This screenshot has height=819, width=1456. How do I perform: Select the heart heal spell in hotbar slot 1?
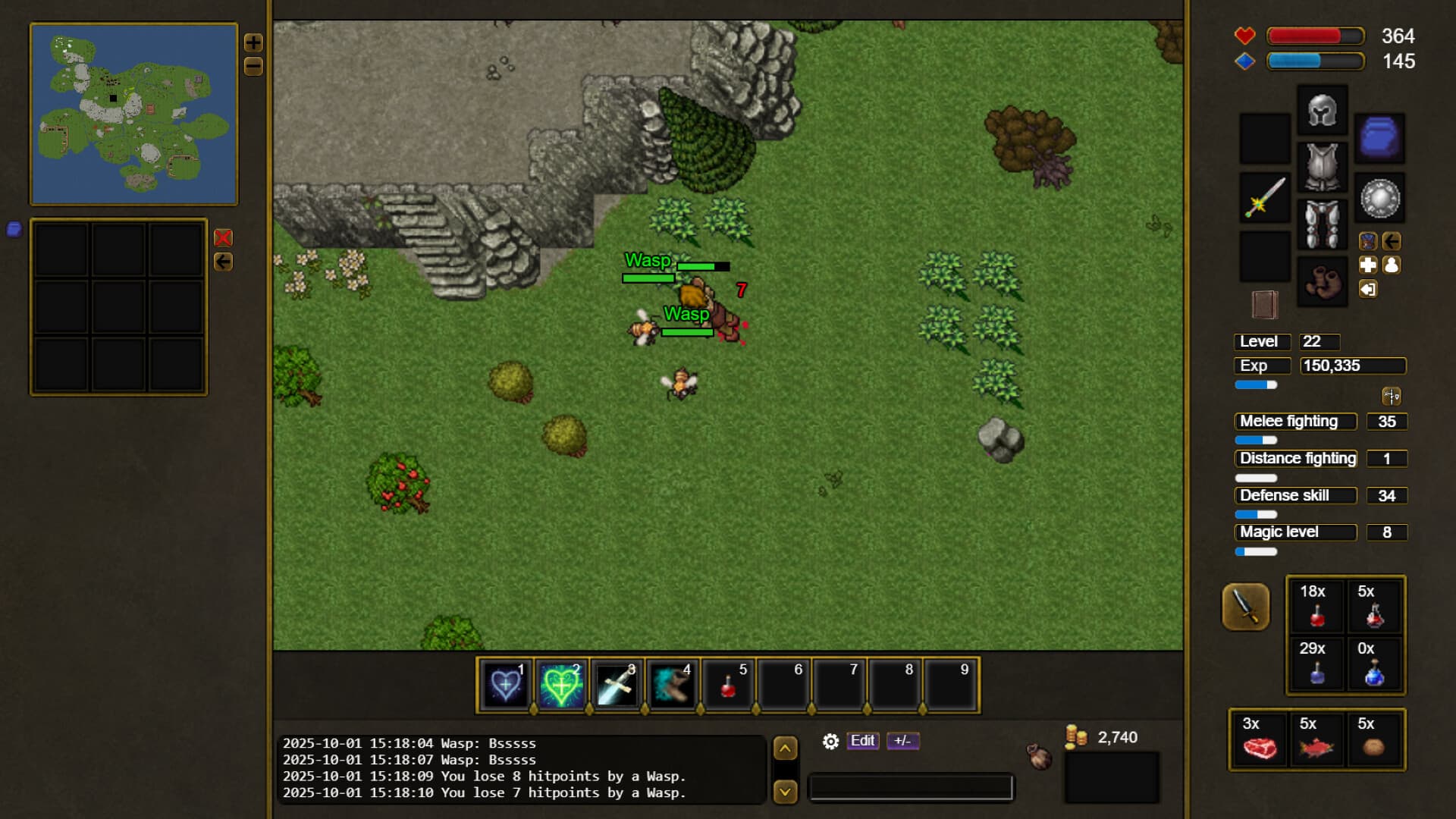click(505, 685)
